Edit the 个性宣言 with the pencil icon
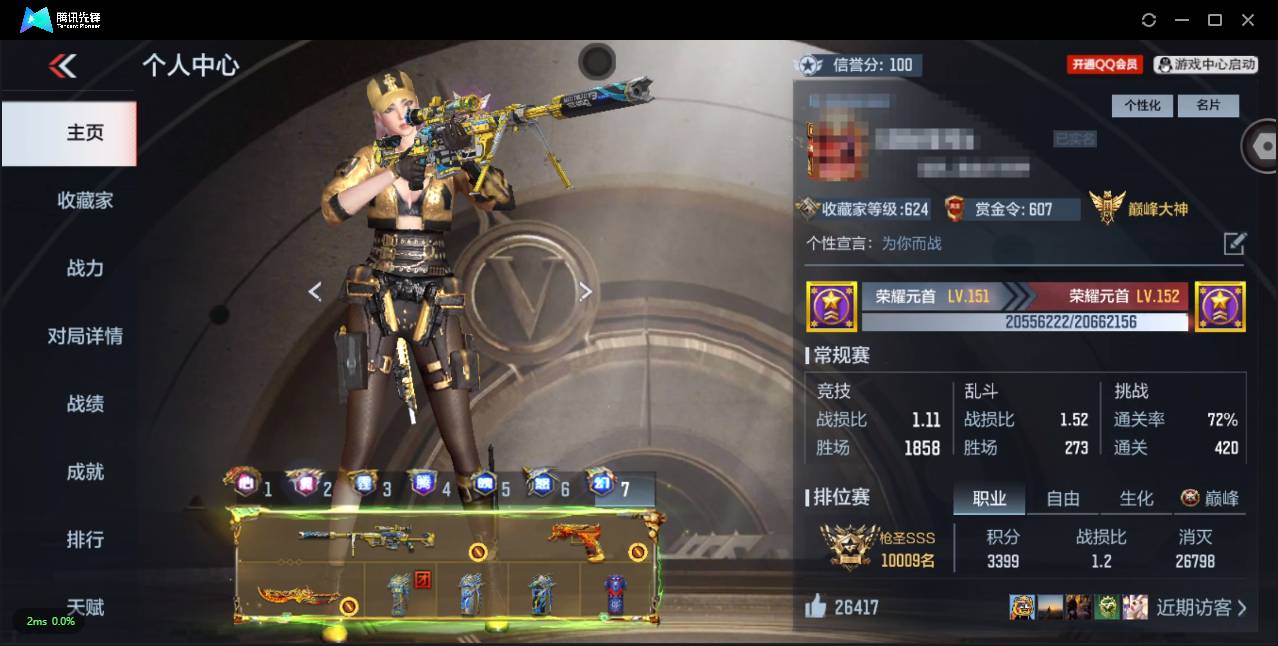1278x646 pixels. point(1235,243)
